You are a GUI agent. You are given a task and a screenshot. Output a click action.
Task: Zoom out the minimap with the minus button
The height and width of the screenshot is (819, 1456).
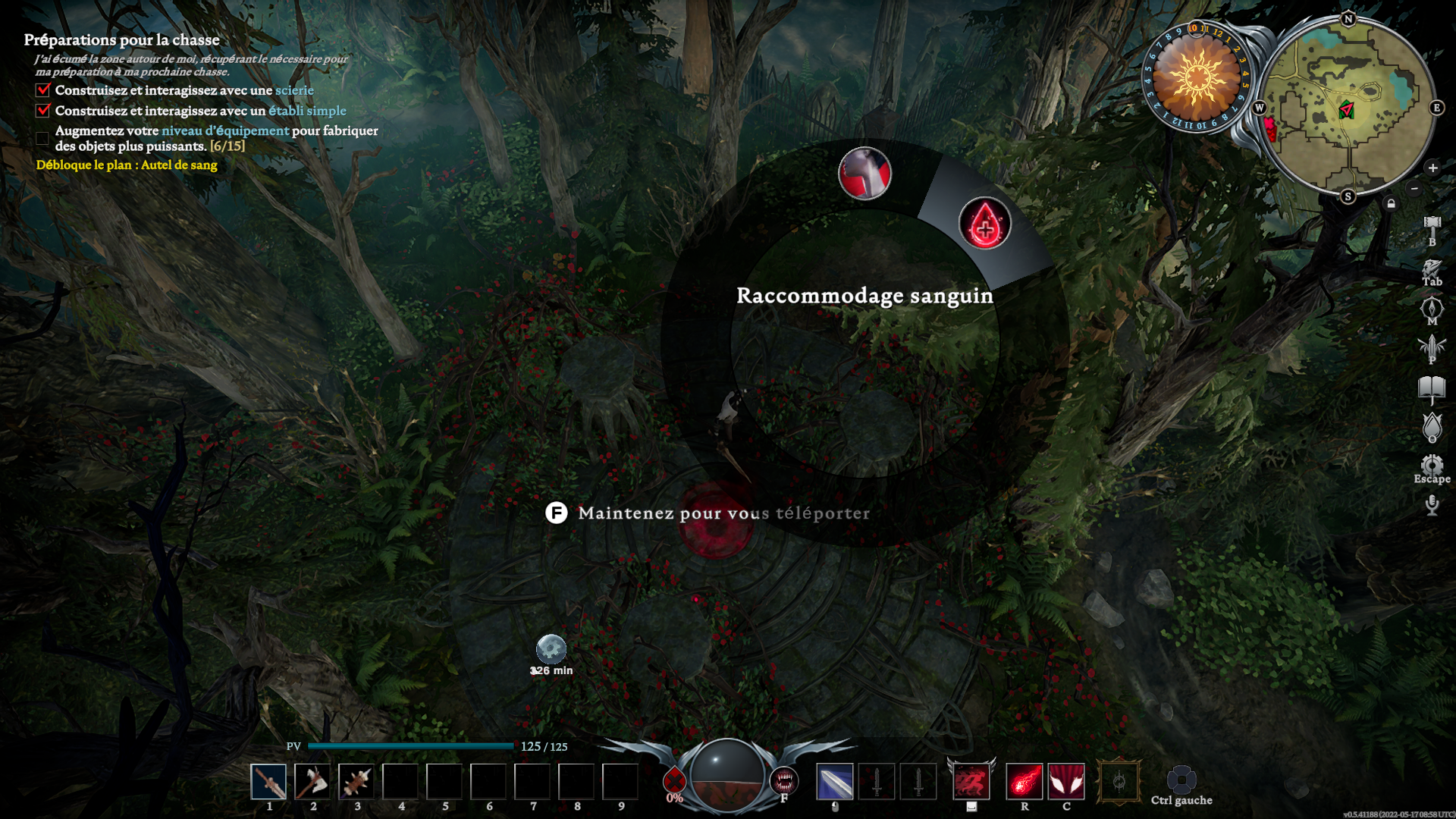click(x=1414, y=188)
